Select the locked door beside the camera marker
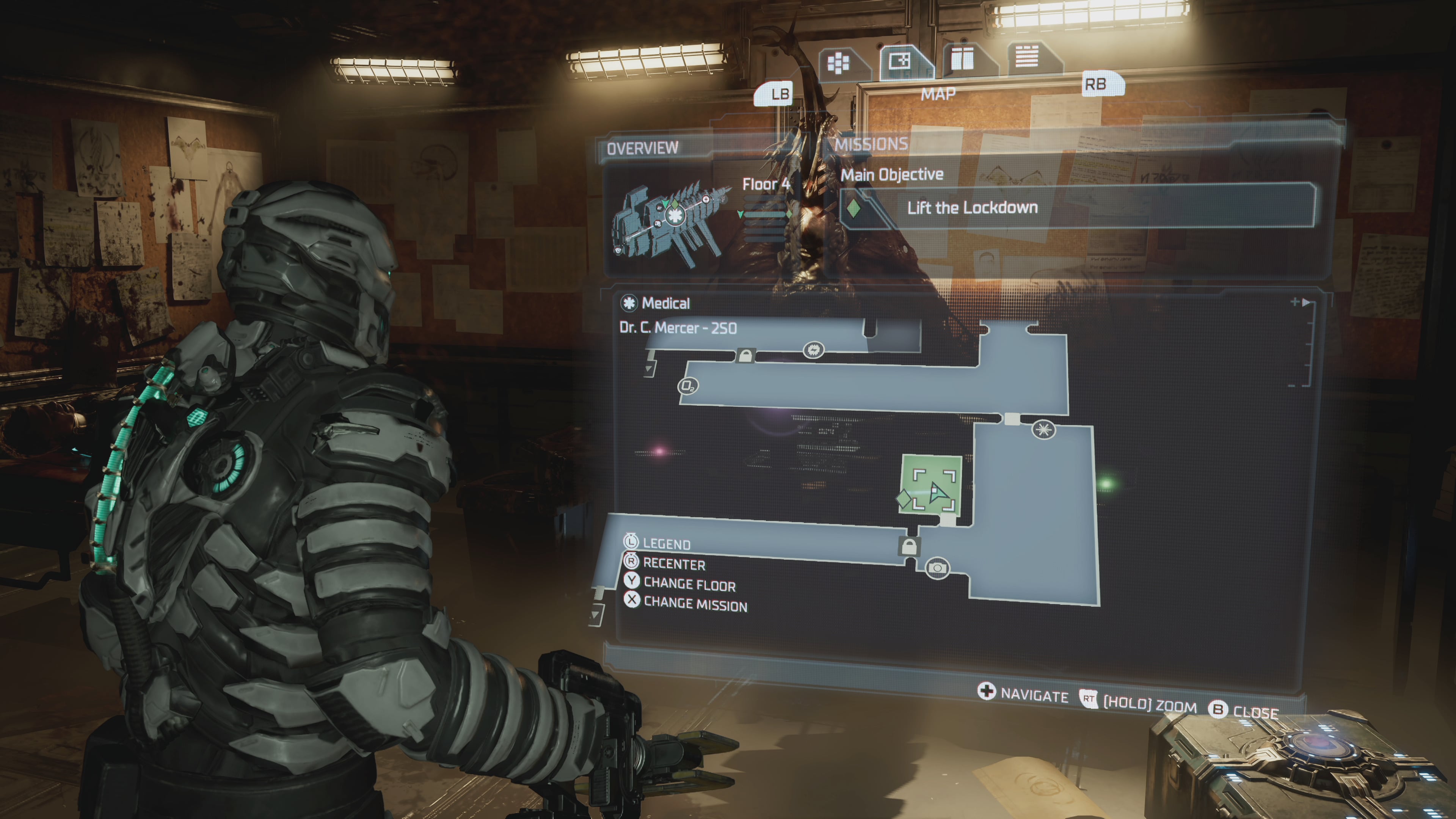 pos(909,546)
